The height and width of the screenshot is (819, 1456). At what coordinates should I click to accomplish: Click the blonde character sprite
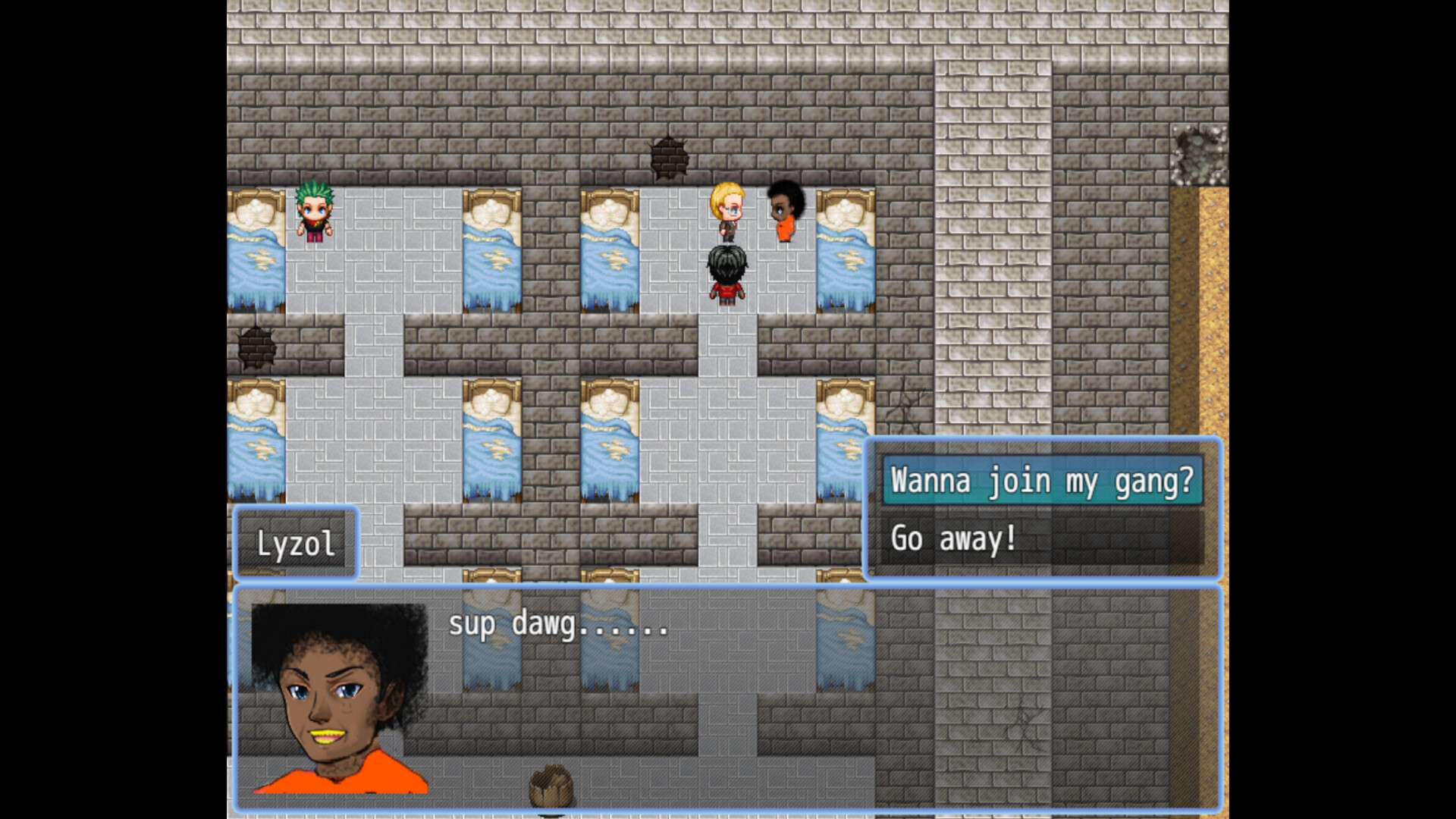726,211
